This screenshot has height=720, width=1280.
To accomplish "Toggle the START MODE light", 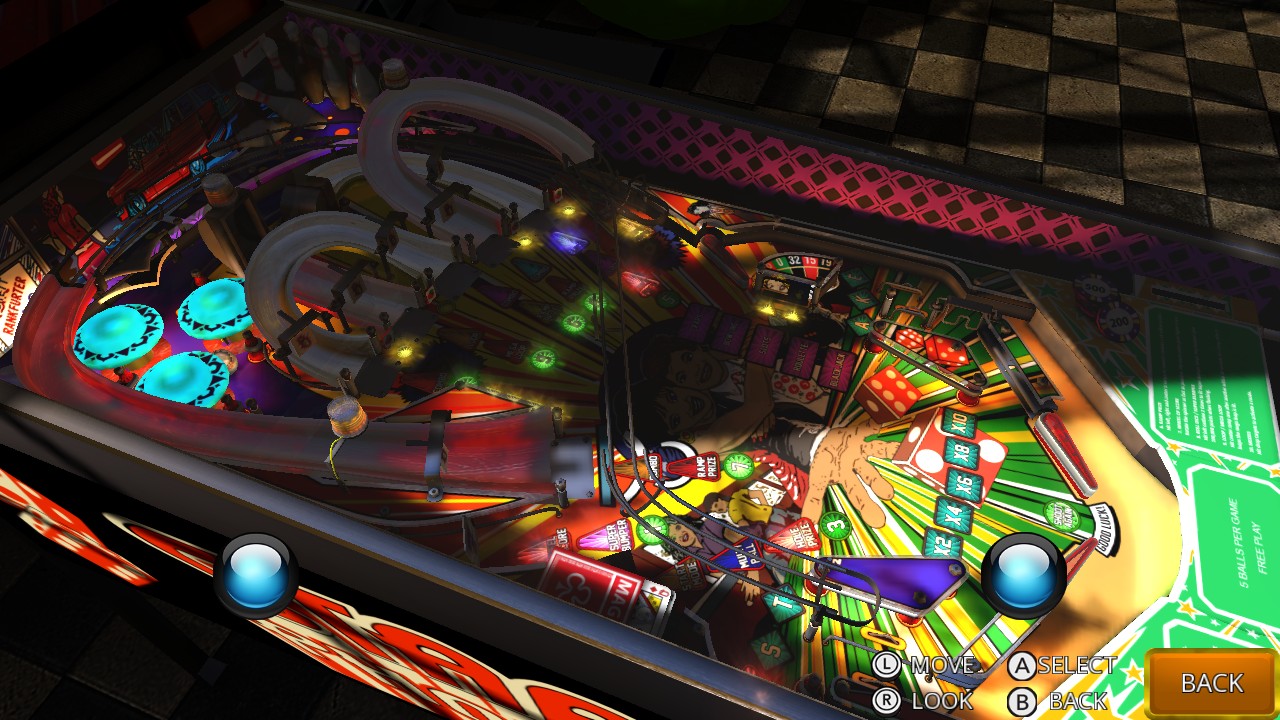I will click(688, 572).
